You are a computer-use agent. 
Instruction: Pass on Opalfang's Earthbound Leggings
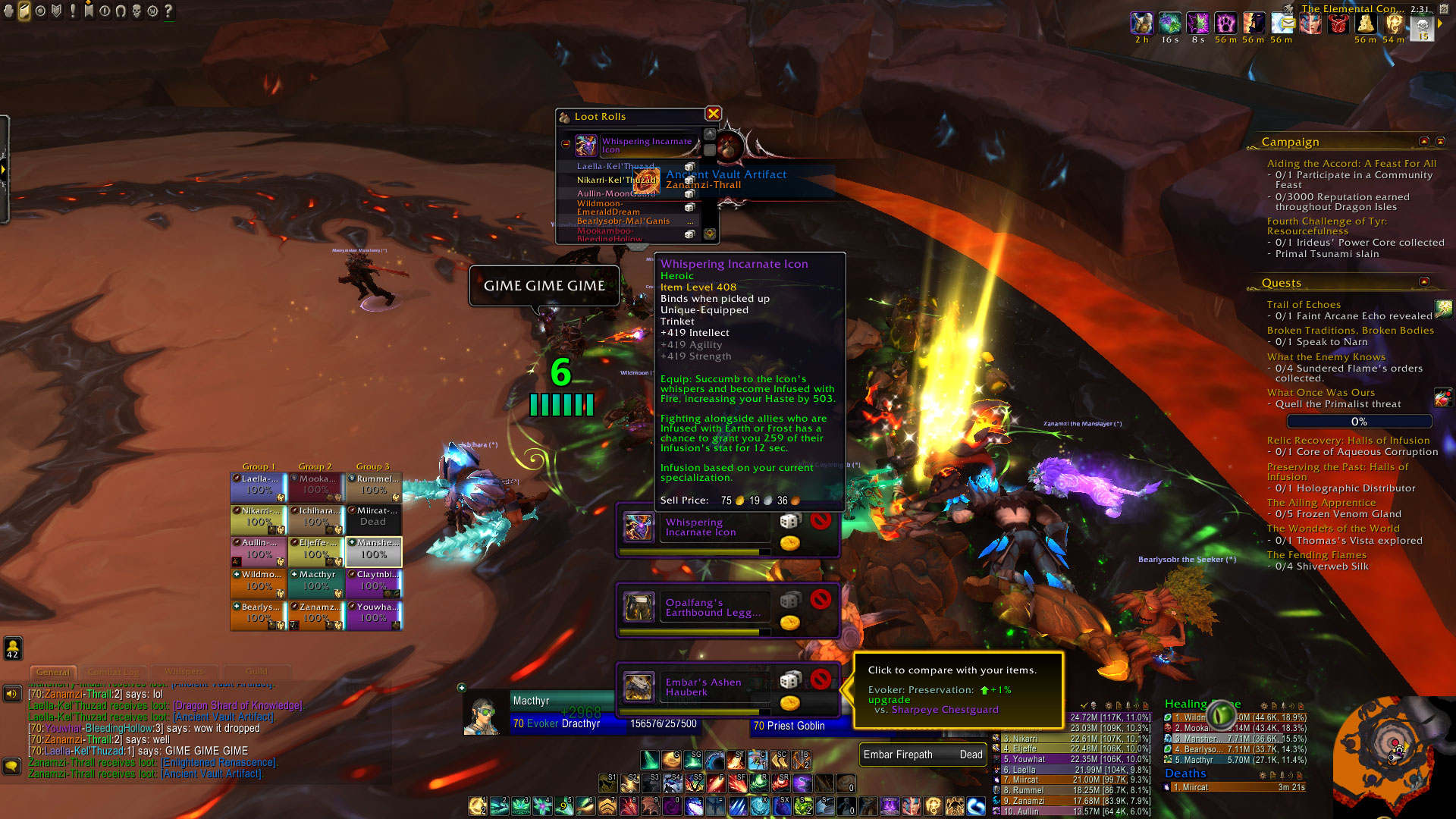click(820, 600)
